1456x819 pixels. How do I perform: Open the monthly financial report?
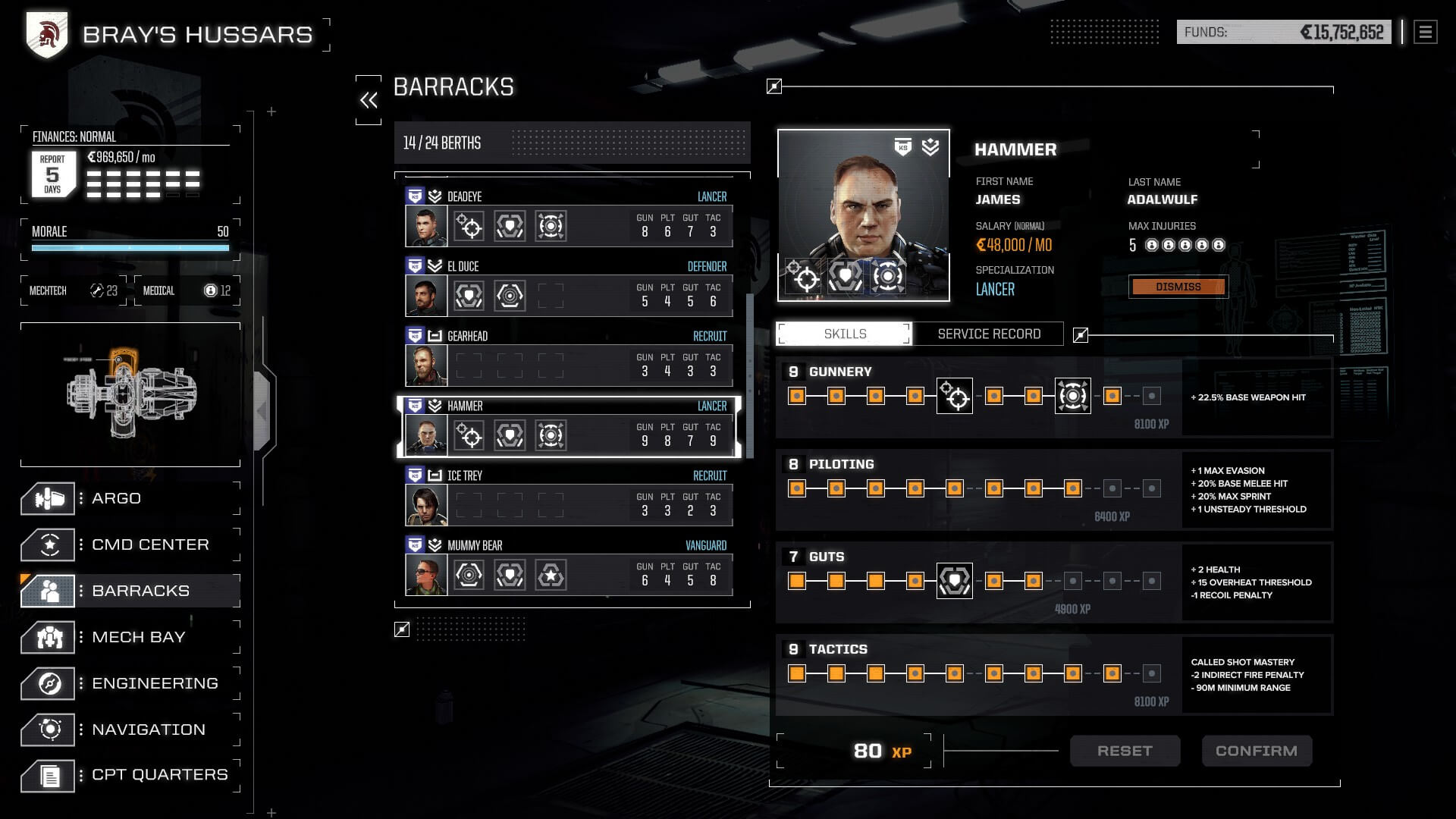52,174
